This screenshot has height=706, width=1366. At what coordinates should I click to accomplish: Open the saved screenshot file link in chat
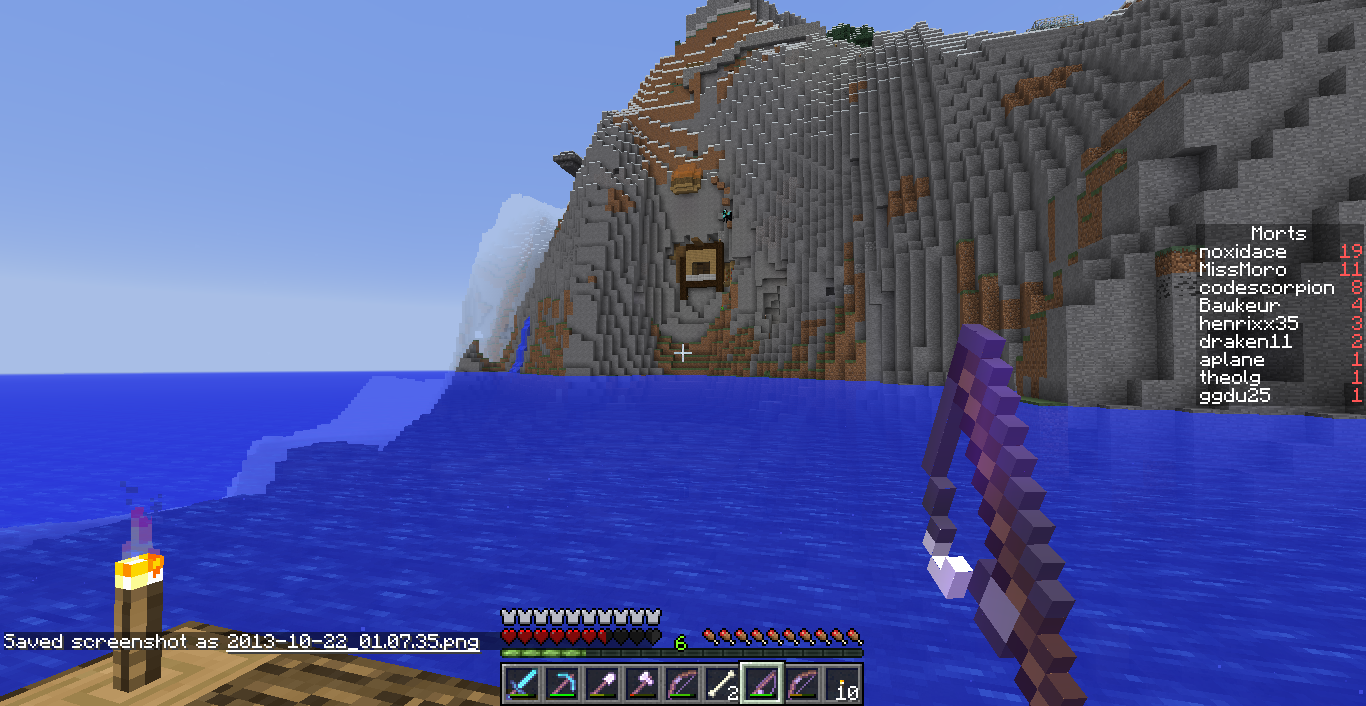[x=352, y=642]
